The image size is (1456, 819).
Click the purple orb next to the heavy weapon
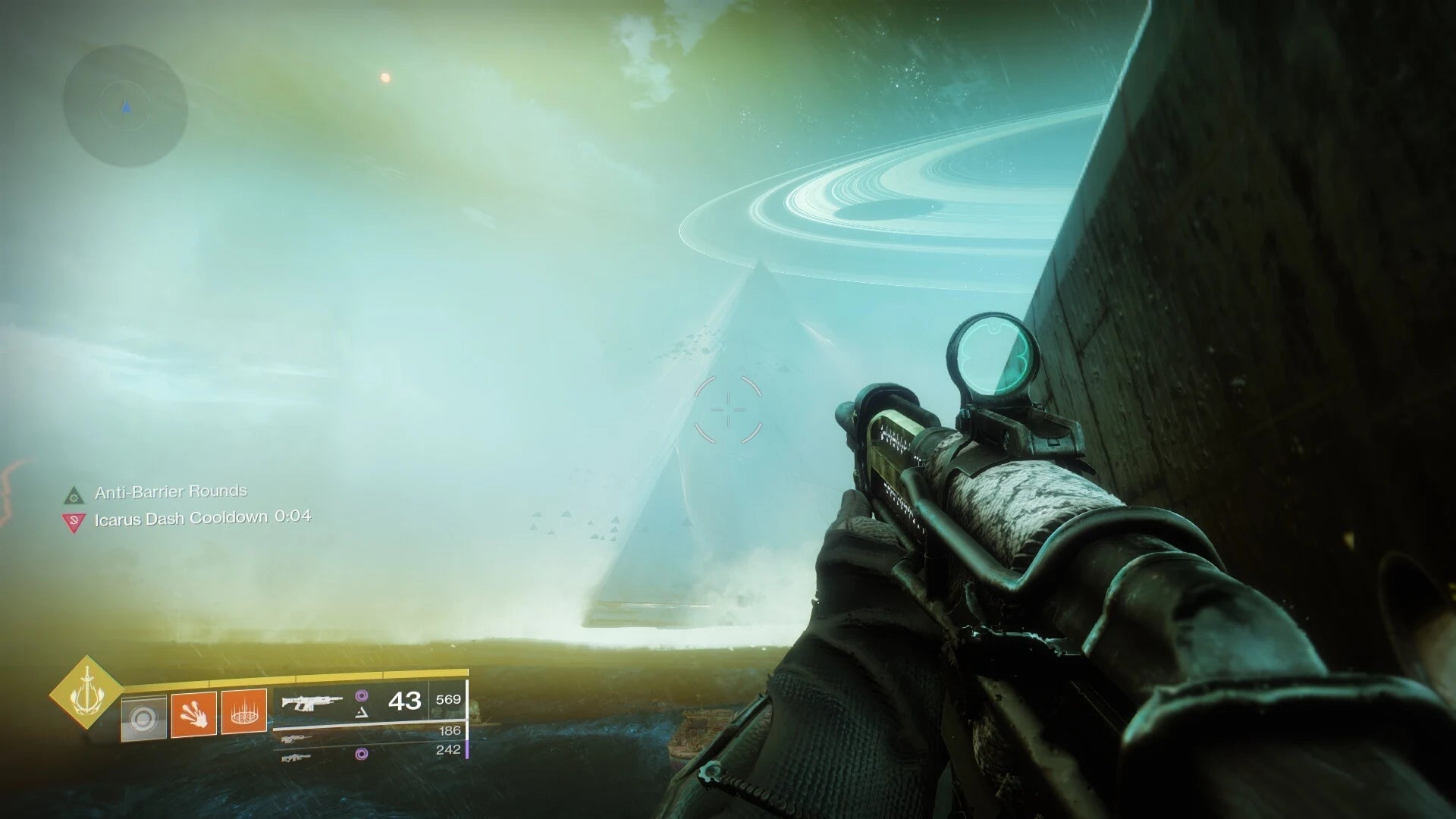click(x=362, y=753)
